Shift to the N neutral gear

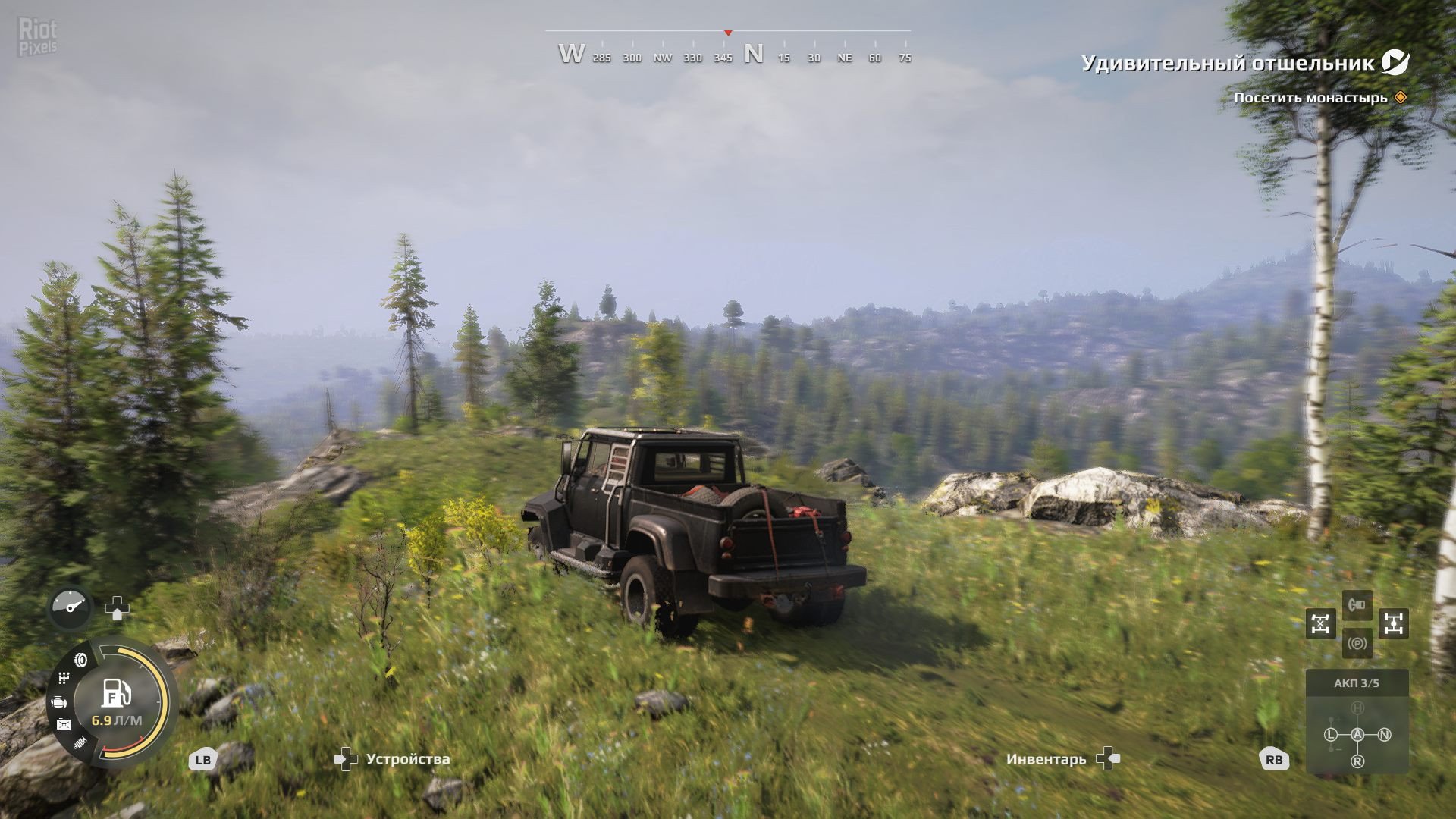tap(1384, 734)
